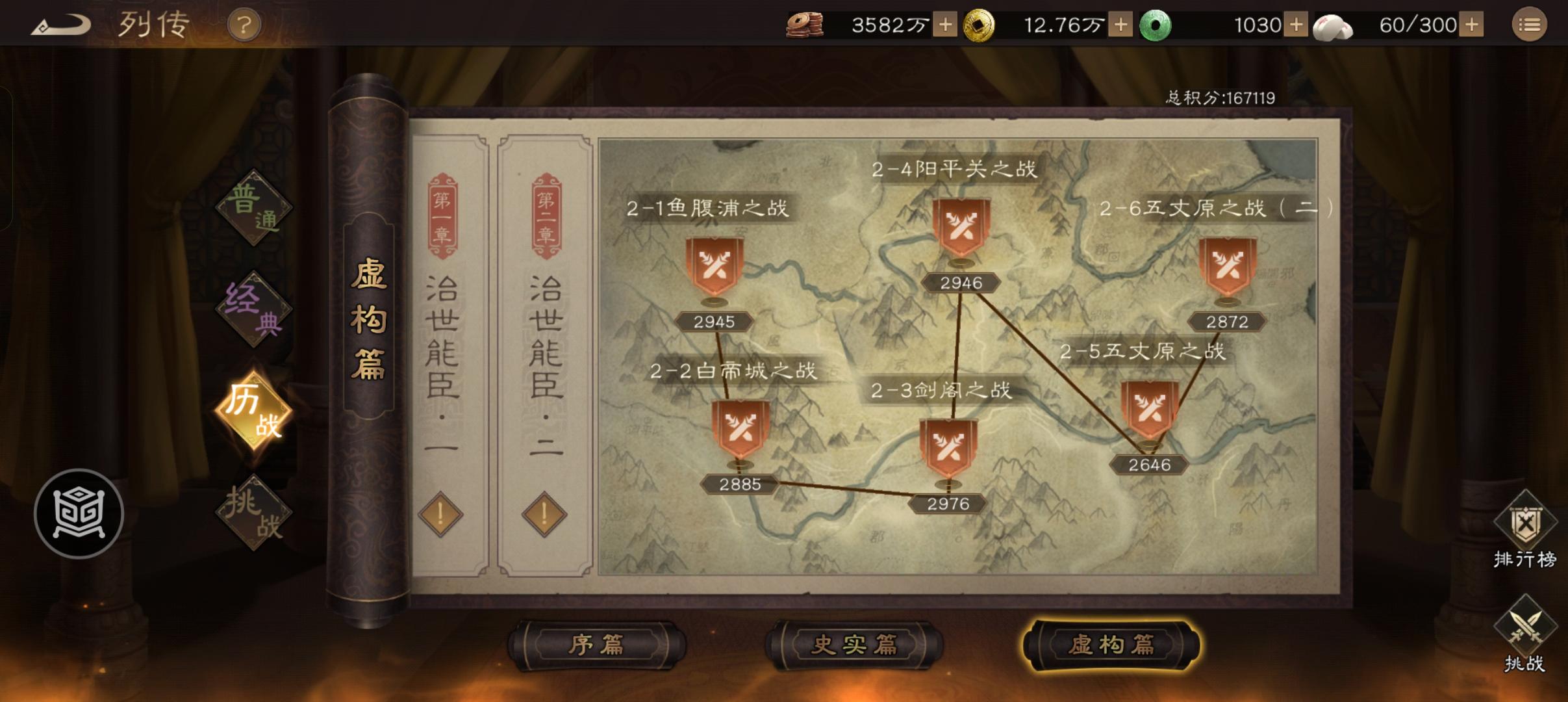This screenshot has width=1568, height=702.
Task: Open the help question mark icon
Action: pyautogui.click(x=244, y=25)
